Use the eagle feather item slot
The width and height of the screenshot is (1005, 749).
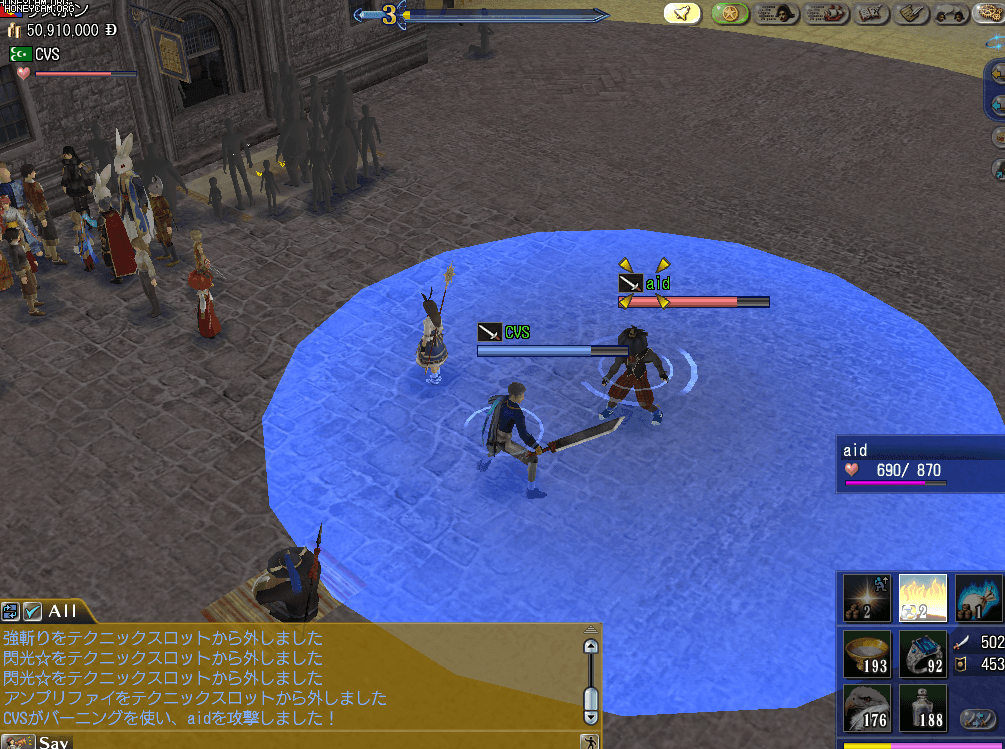point(867,708)
